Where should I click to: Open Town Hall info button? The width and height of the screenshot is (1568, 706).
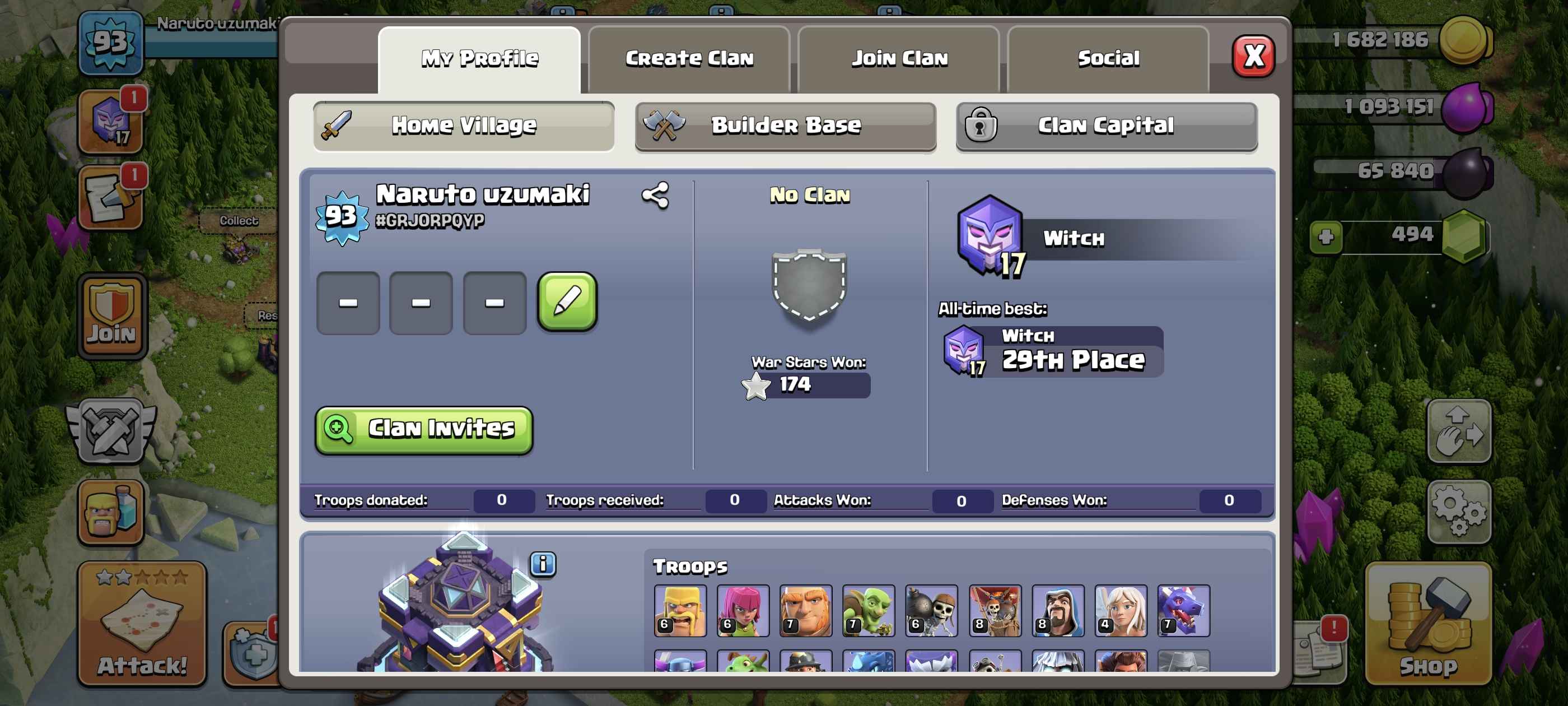click(542, 564)
